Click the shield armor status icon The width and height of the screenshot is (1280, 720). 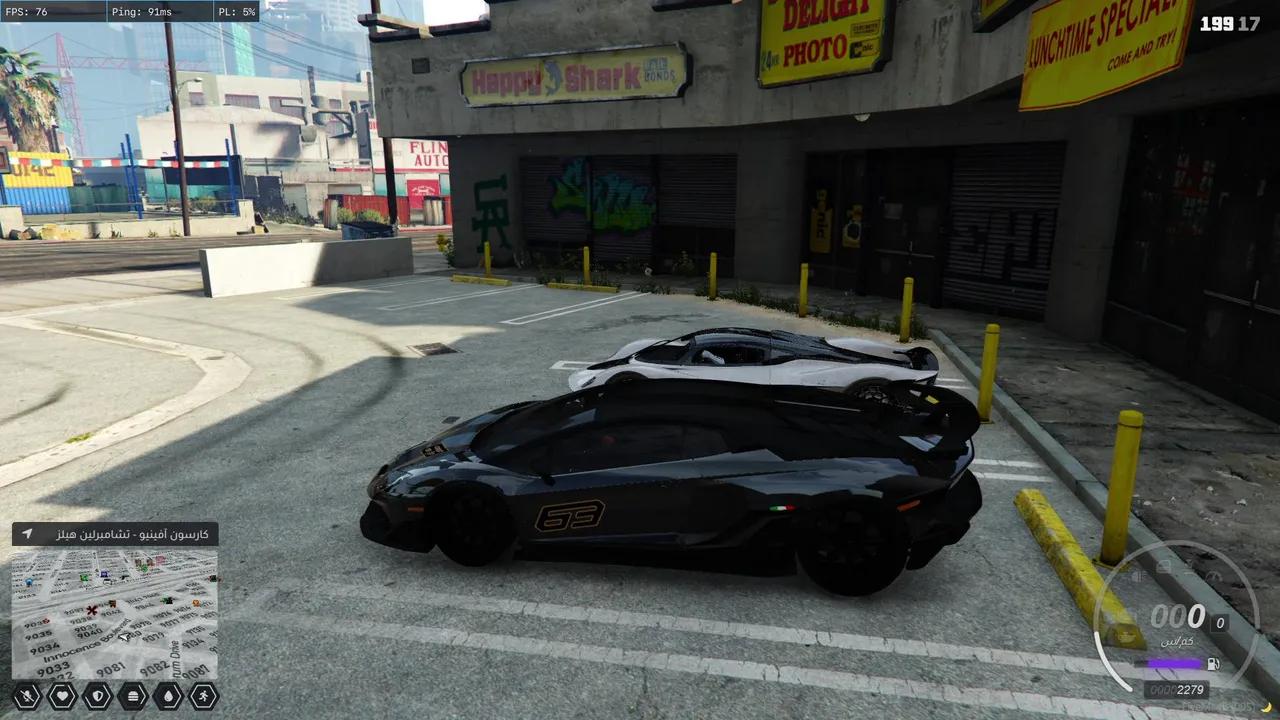click(97, 696)
